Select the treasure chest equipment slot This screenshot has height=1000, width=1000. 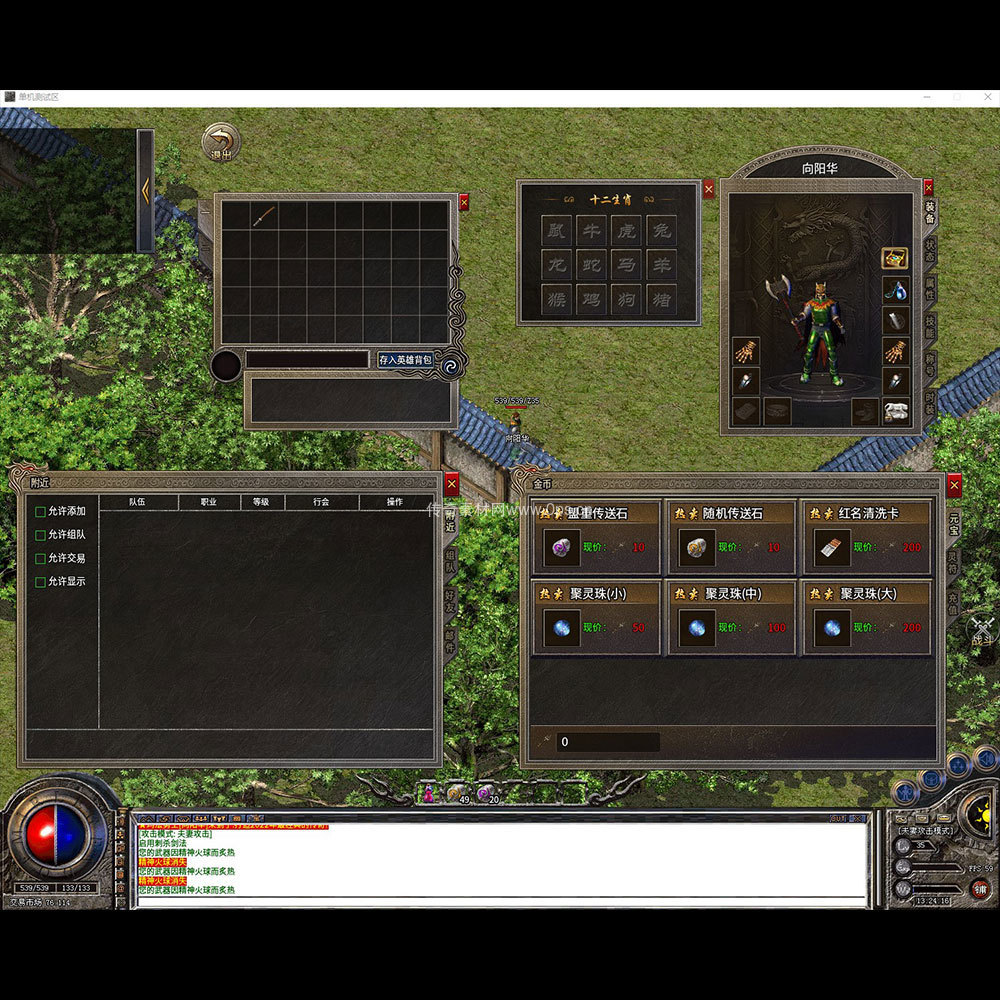click(x=895, y=259)
